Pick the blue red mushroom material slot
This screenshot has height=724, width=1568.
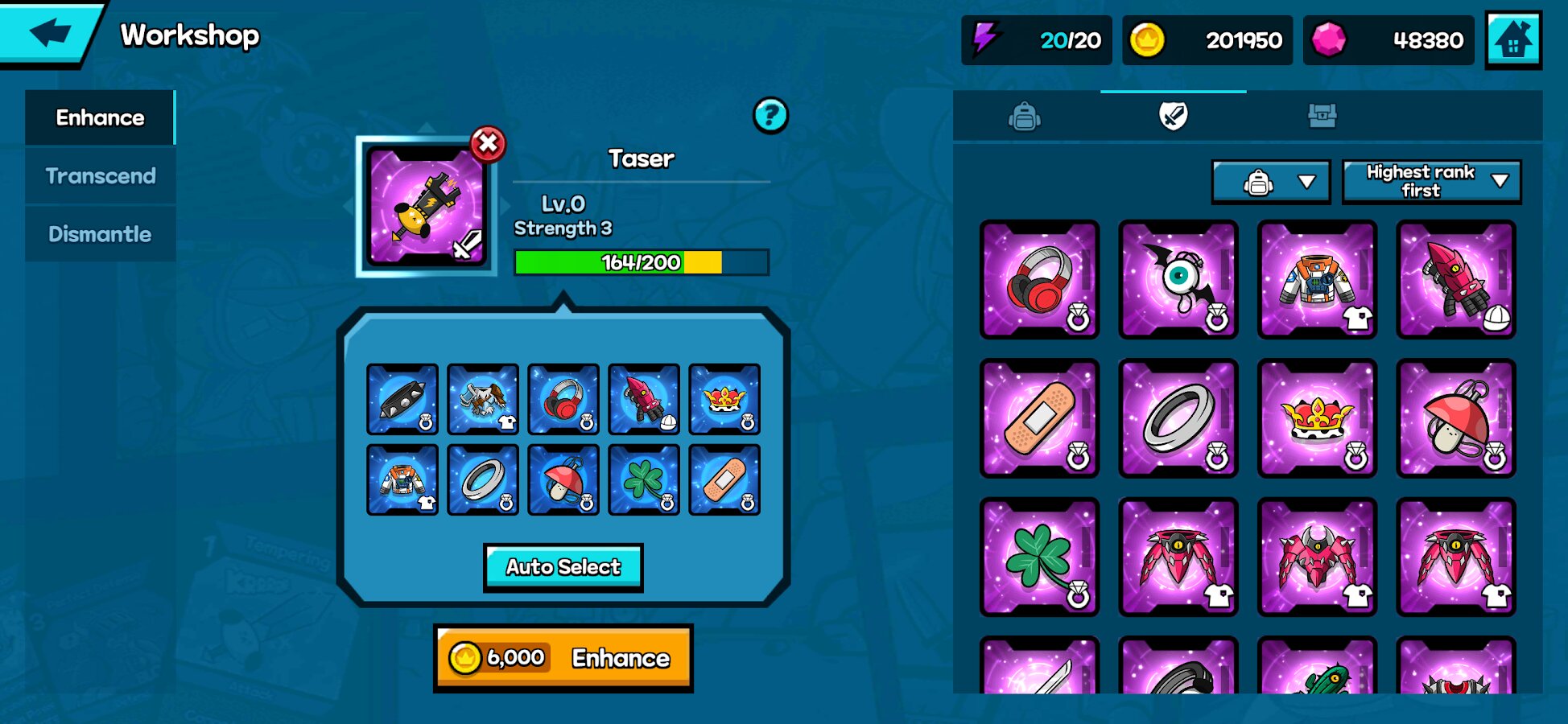[x=563, y=479]
